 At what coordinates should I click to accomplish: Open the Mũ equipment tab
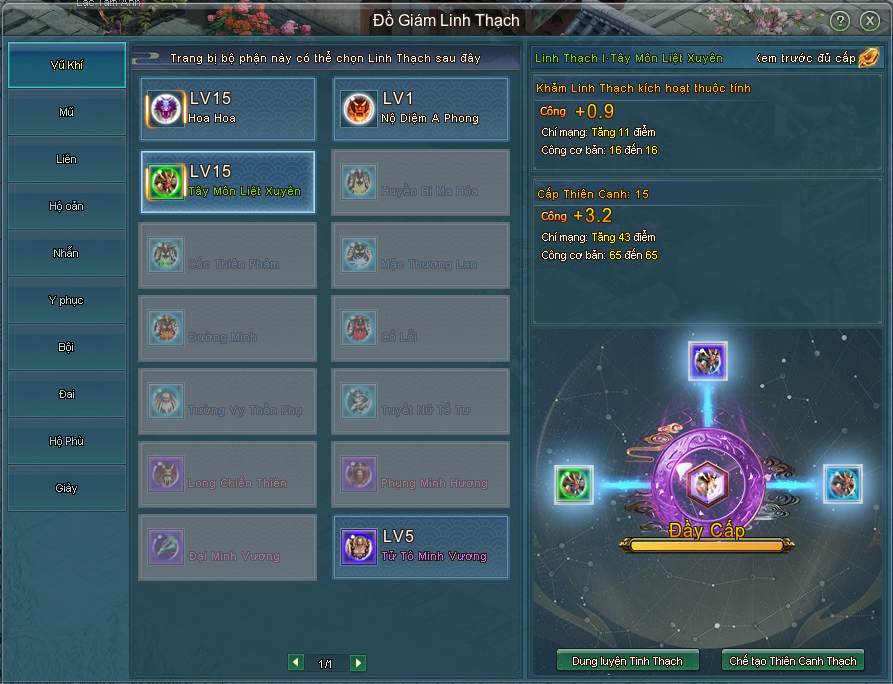[67, 112]
